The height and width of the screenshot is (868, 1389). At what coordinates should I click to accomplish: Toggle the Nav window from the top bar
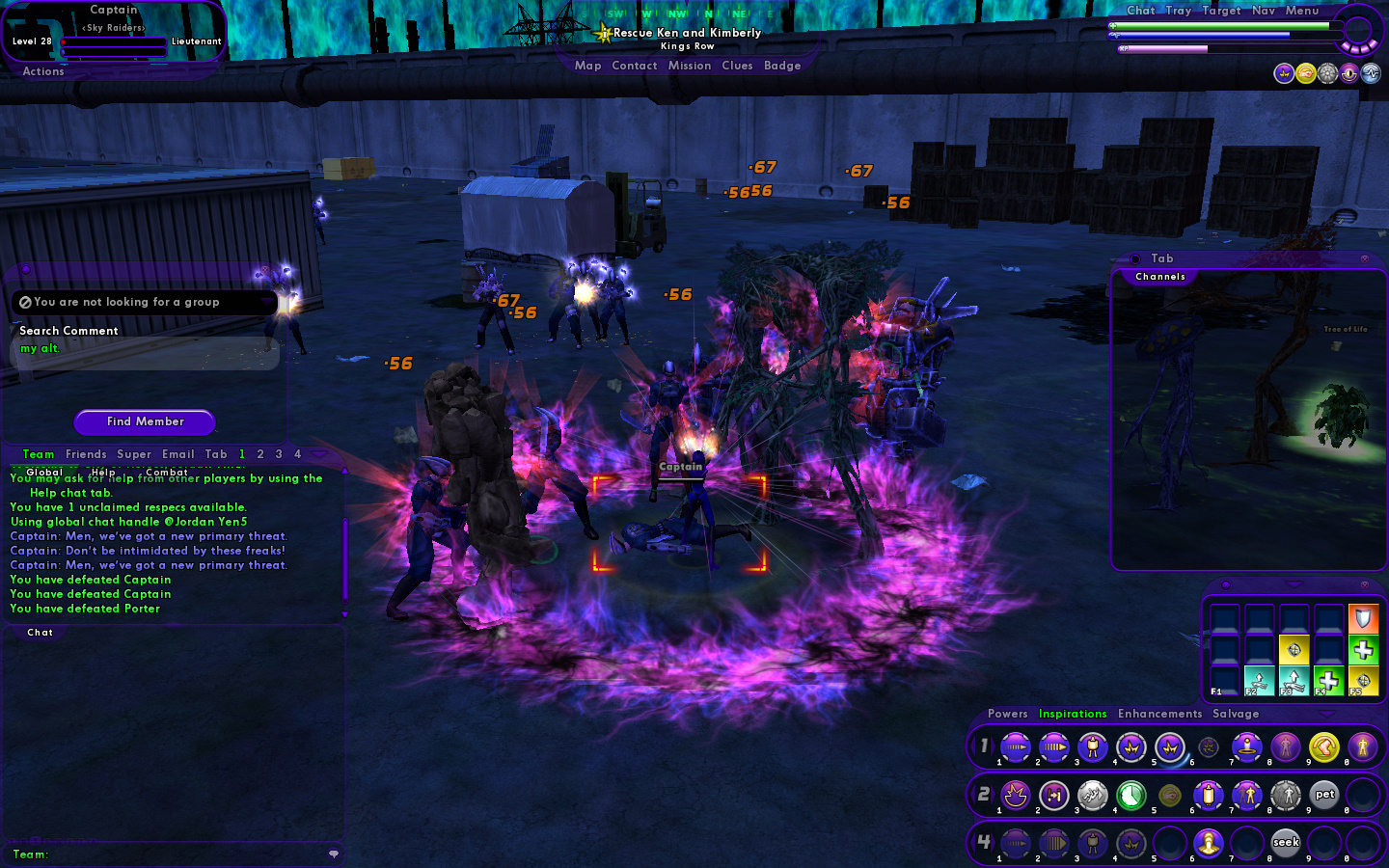tap(1263, 11)
